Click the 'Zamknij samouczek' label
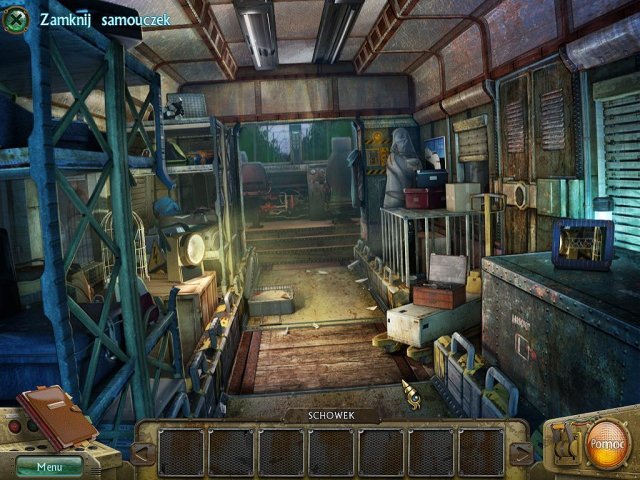The height and width of the screenshot is (480, 640). (106, 19)
